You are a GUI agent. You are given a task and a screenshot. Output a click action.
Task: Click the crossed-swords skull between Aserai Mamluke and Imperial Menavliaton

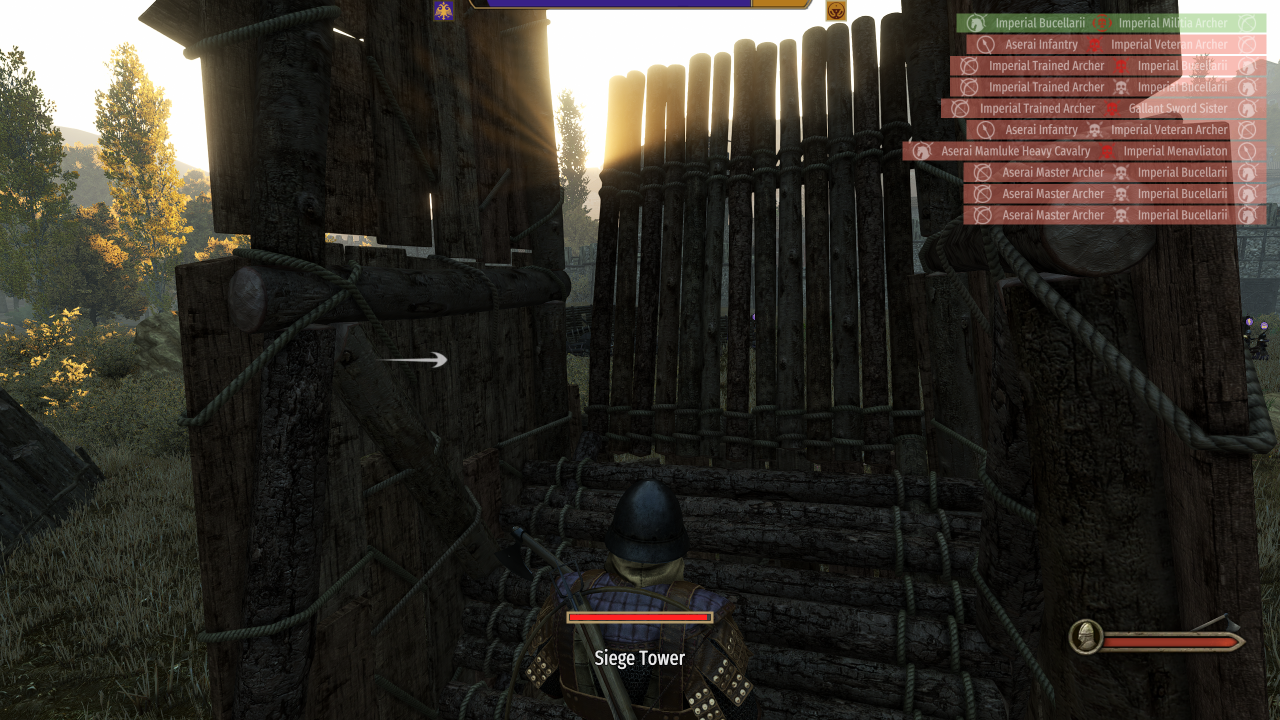click(1108, 151)
